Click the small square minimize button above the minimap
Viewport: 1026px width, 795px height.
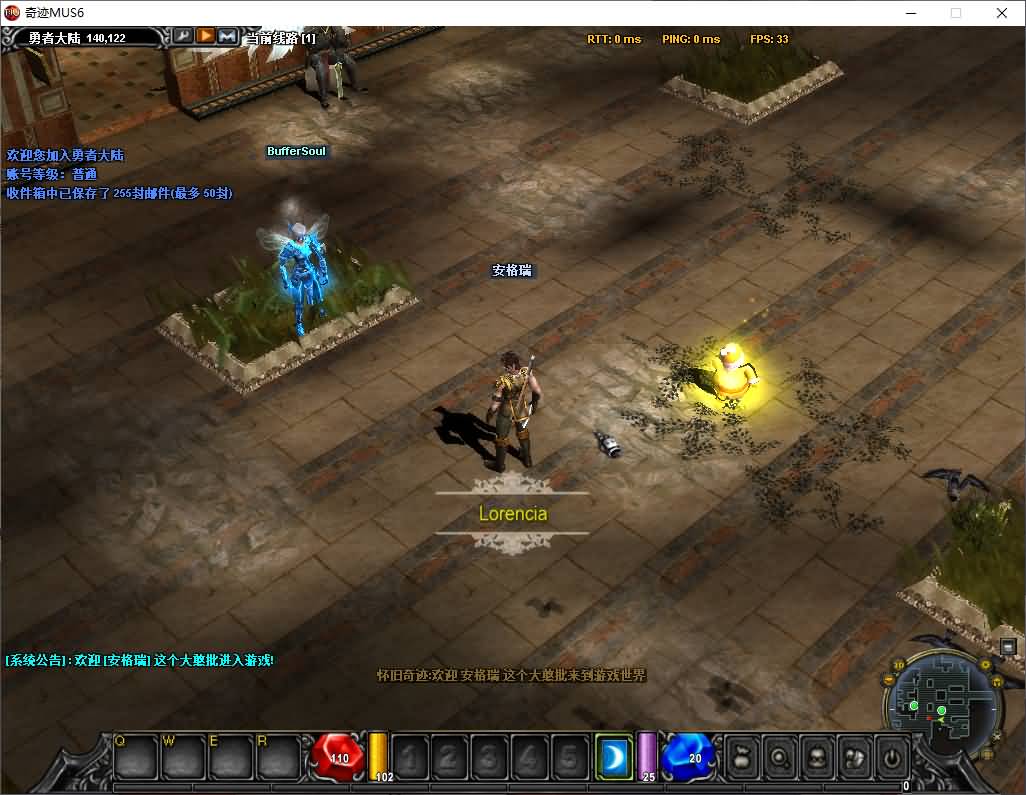(x=1006, y=648)
